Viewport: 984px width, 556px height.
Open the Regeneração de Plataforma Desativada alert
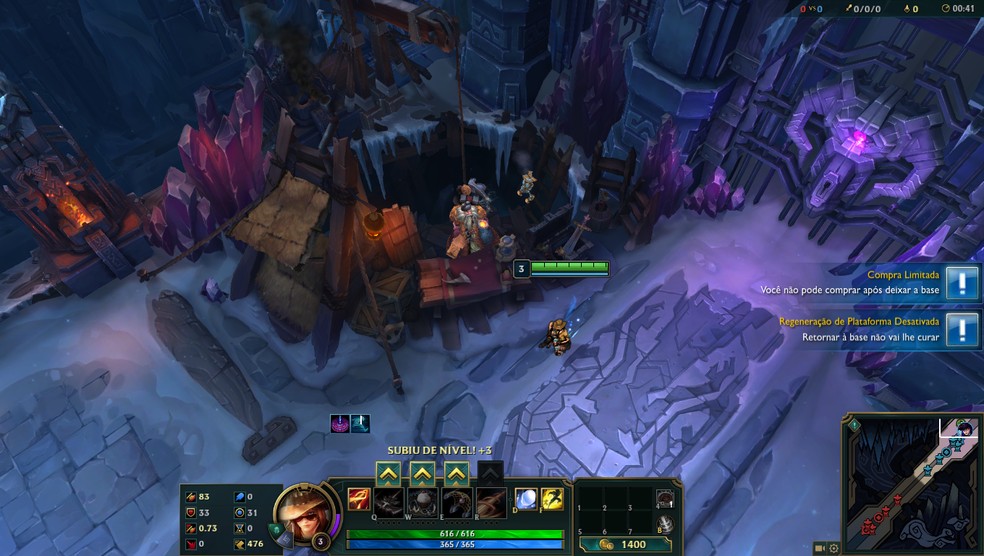pos(962,329)
